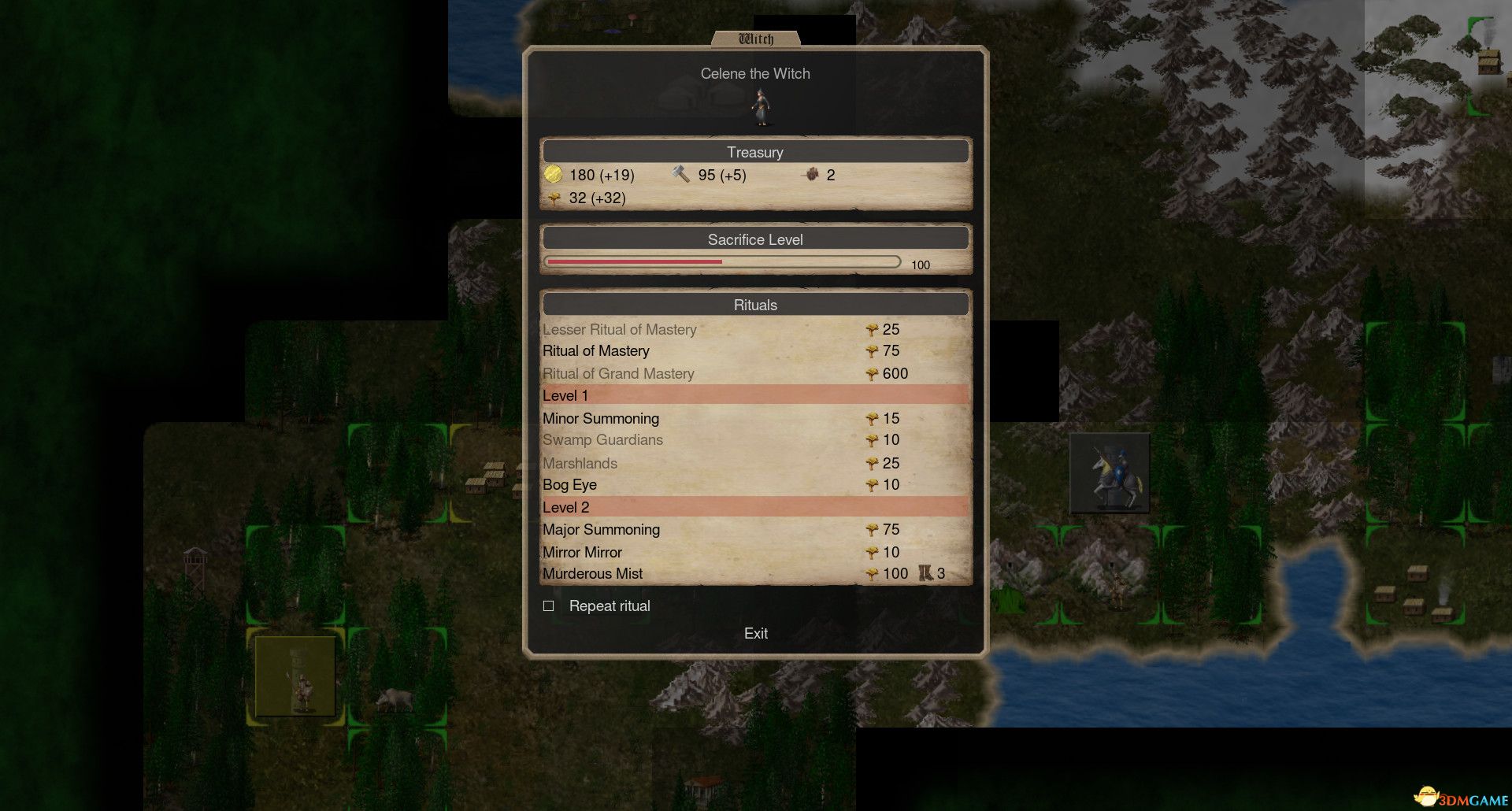
Task: Select the mounted unicorn rider on the map
Action: [x=1110, y=472]
